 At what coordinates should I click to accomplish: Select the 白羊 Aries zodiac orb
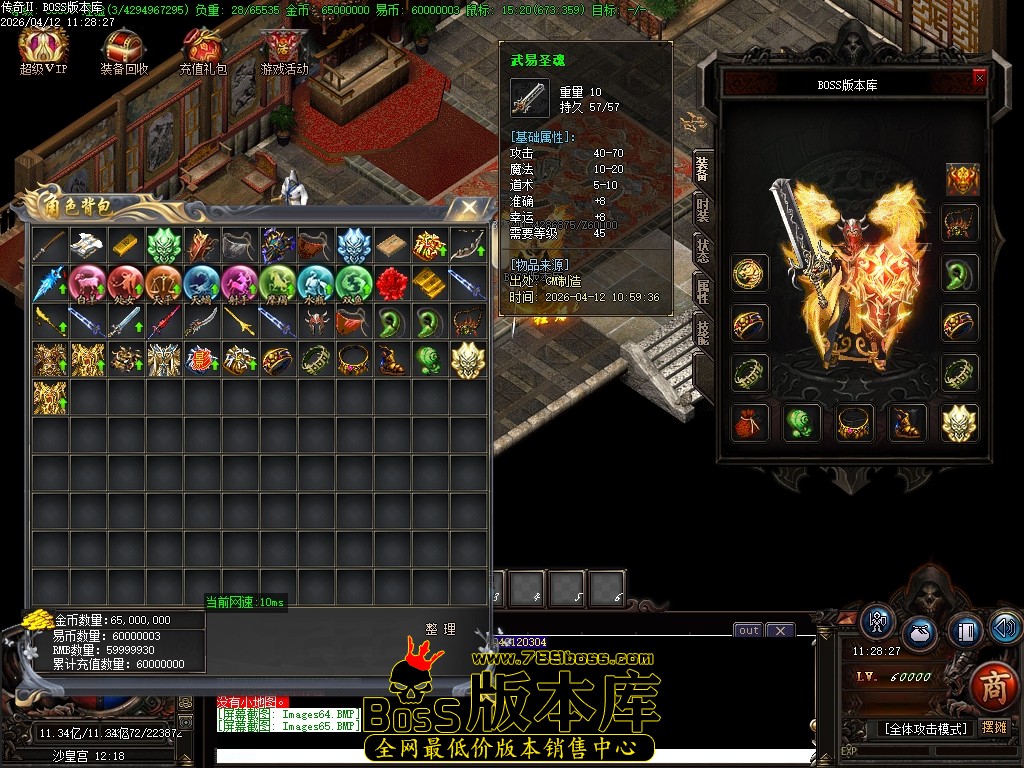tap(88, 284)
